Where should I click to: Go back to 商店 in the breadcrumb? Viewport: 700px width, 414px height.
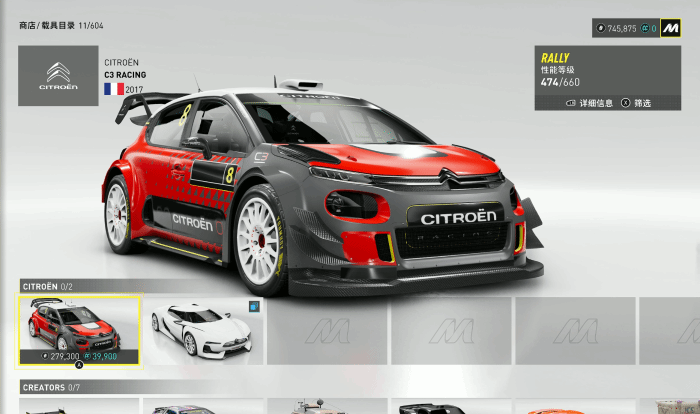pos(28,23)
